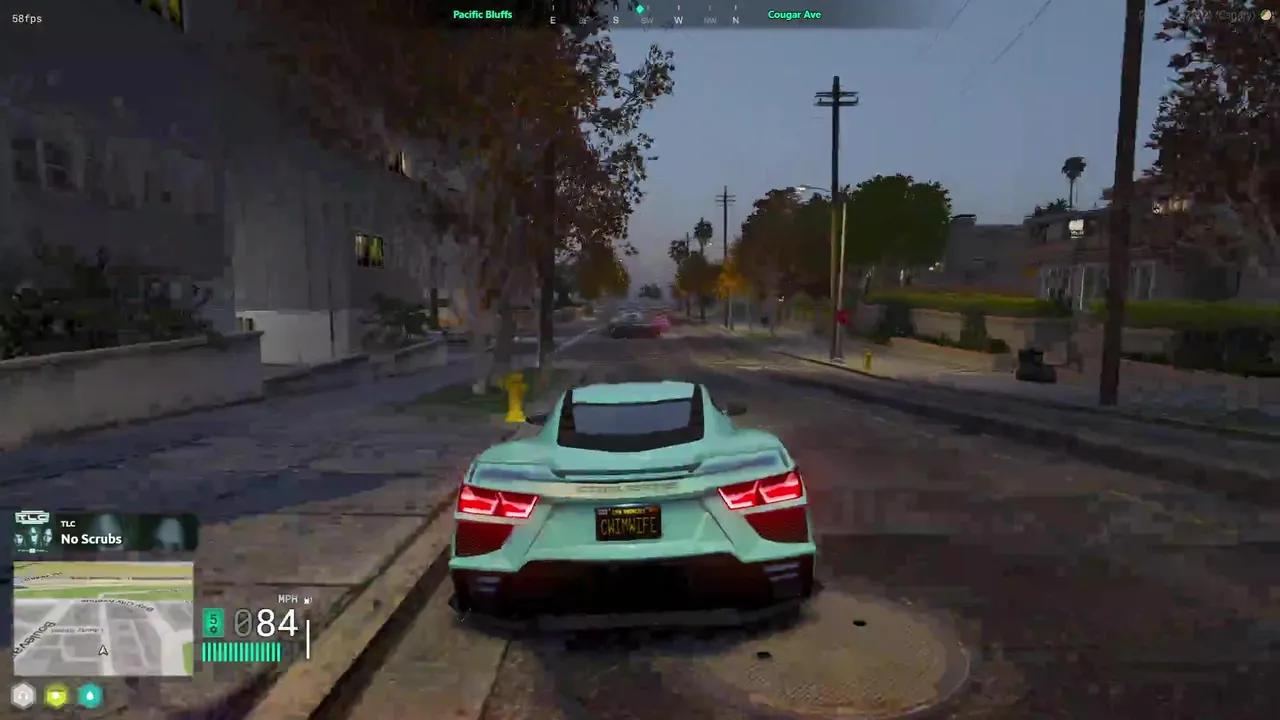Click the gear indicator showing 5
The height and width of the screenshot is (720, 1280).
pos(213,622)
